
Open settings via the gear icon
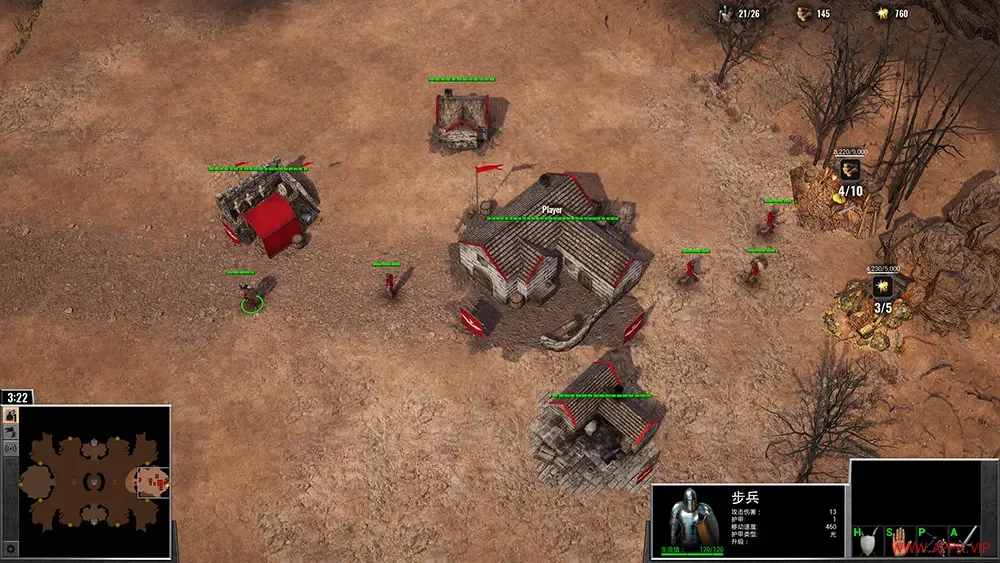[x=10, y=549]
